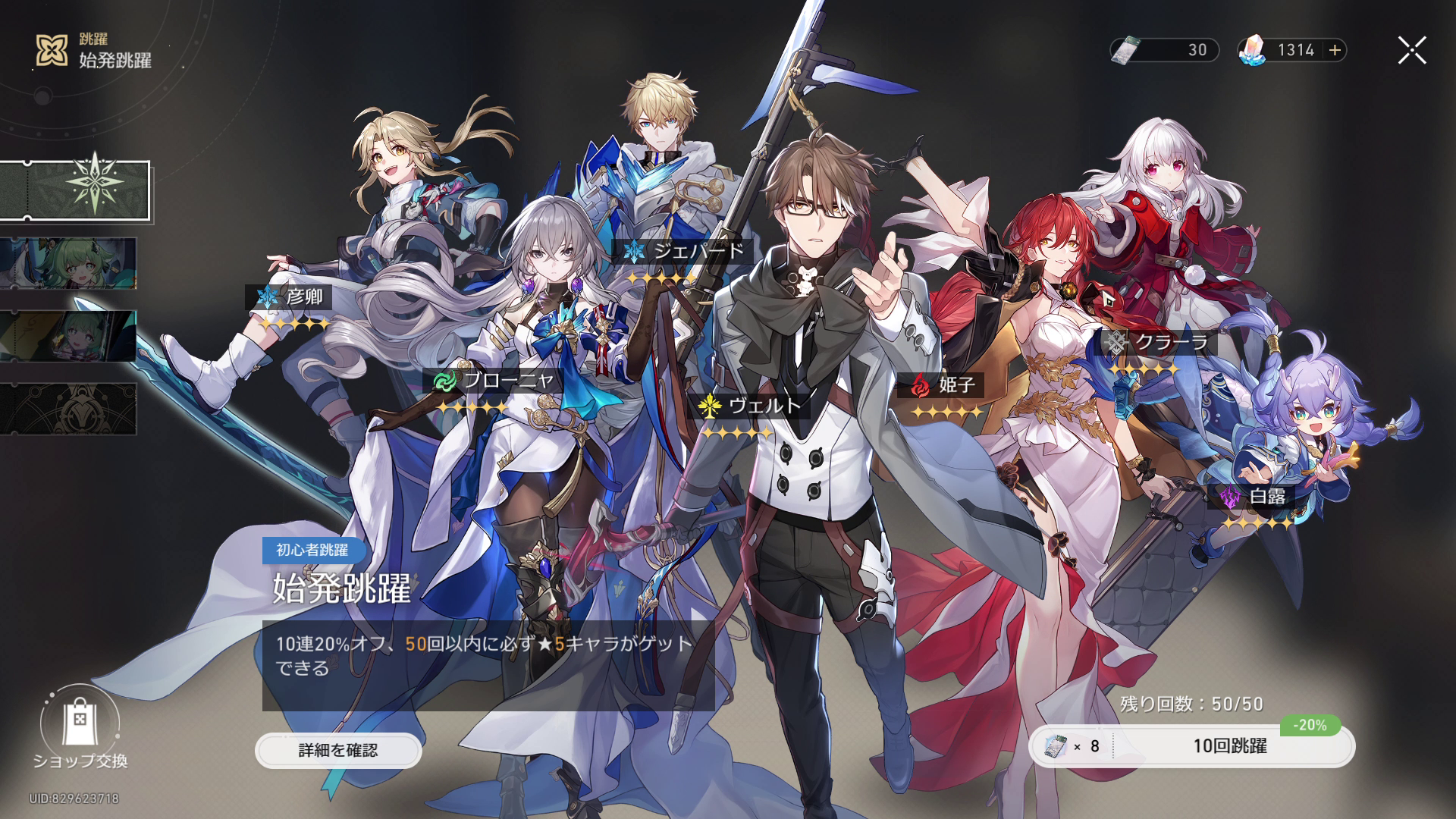Close the warp screen with the X
This screenshot has height=819, width=1456.
coord(1410,49)
